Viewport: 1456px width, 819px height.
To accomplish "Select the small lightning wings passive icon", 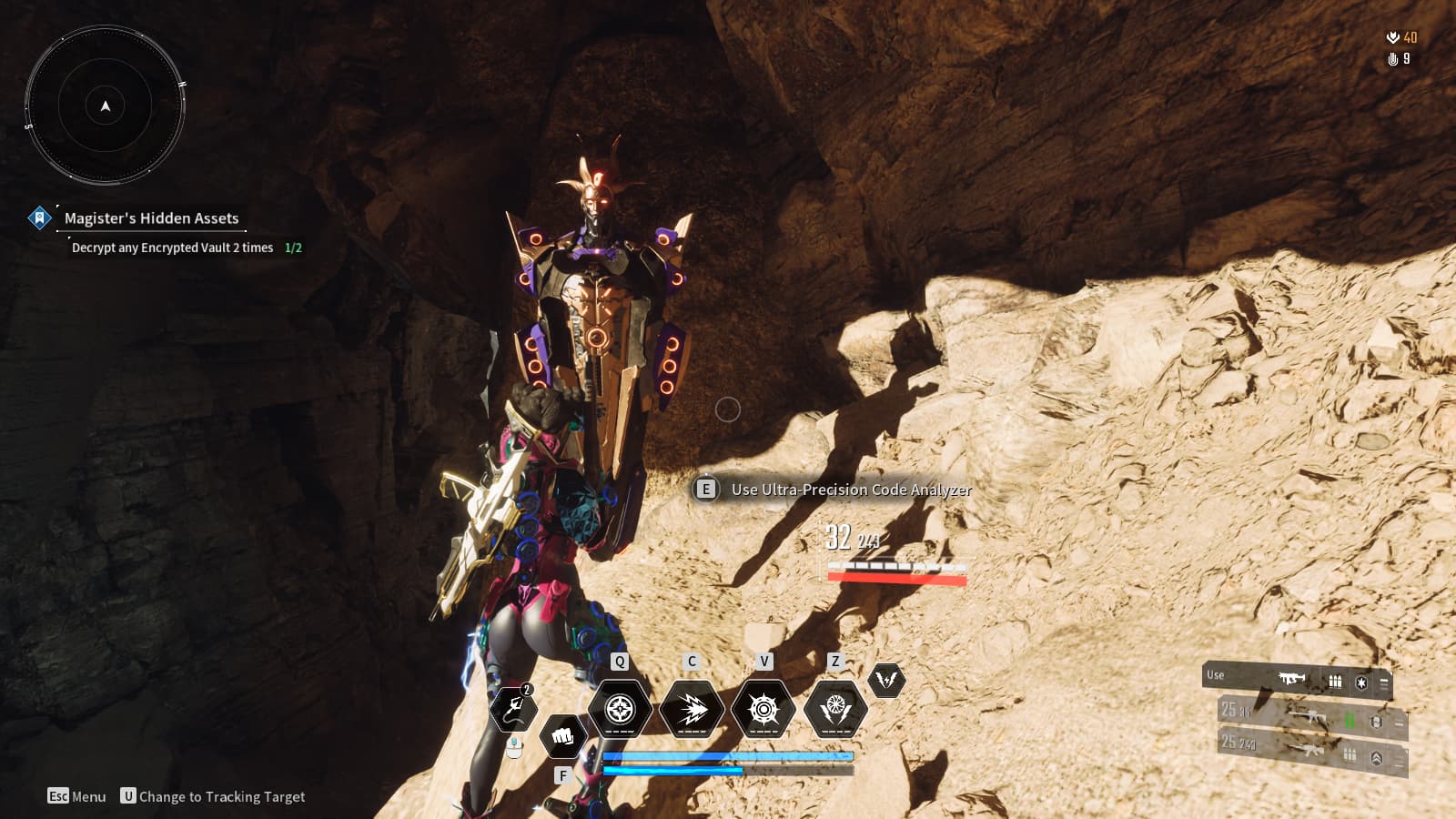I will [x=886, y=680].
